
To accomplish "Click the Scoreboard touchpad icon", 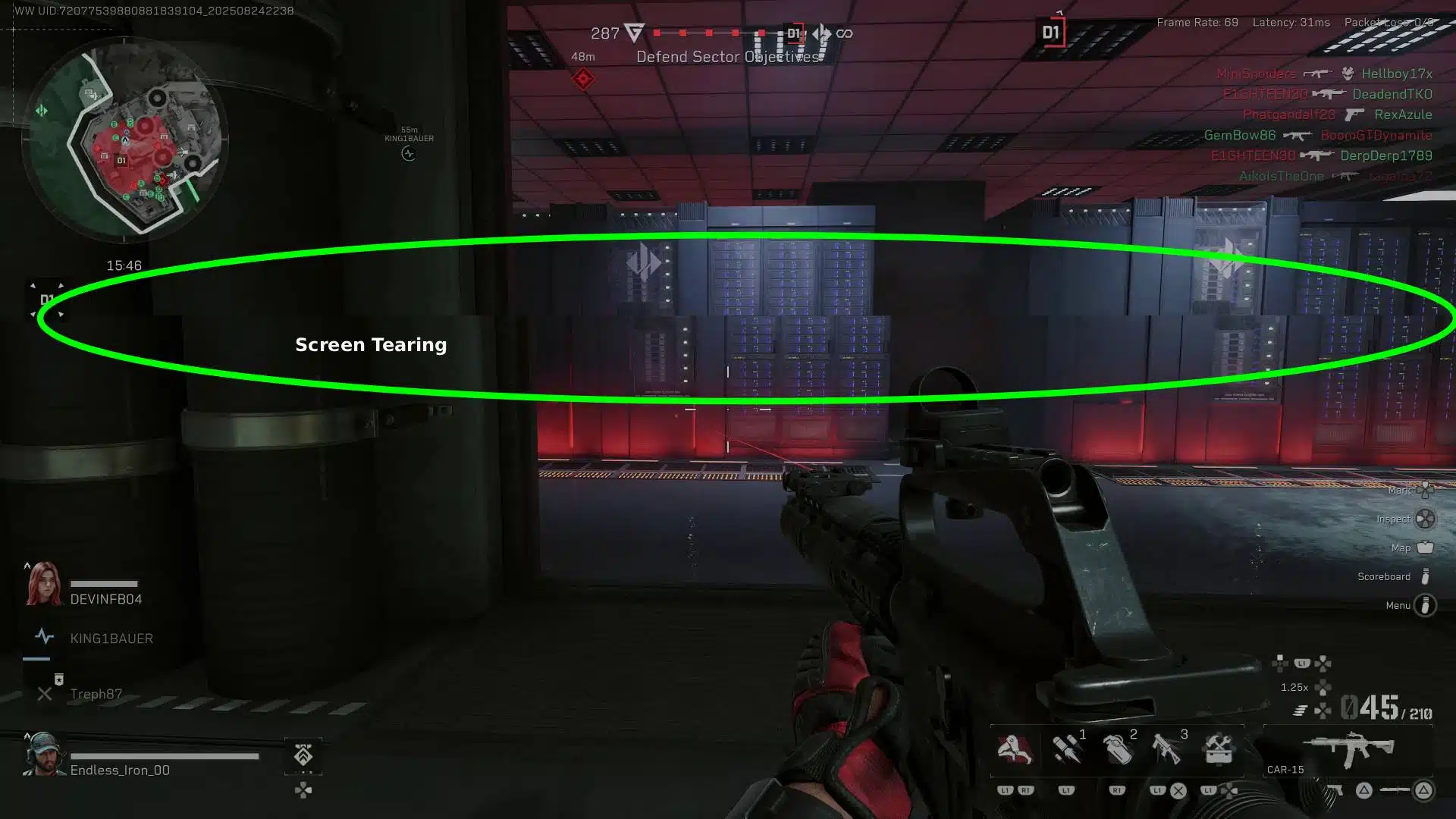I will (x=1425, y=576).
